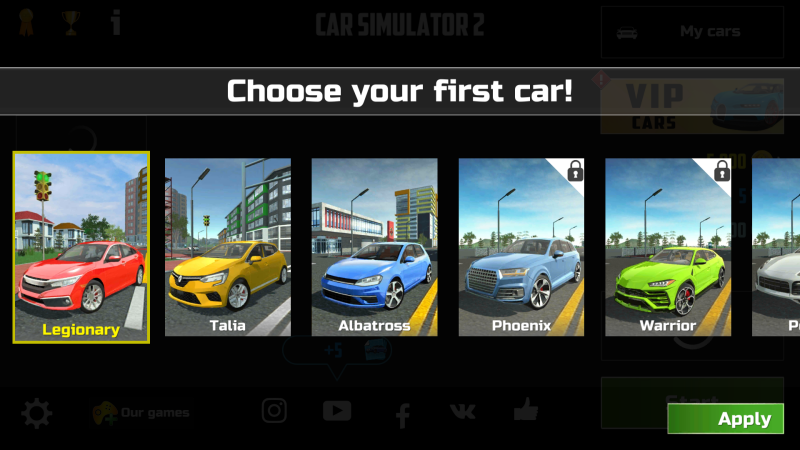
Task: Show the info icon panel
Action: point(116,22)
